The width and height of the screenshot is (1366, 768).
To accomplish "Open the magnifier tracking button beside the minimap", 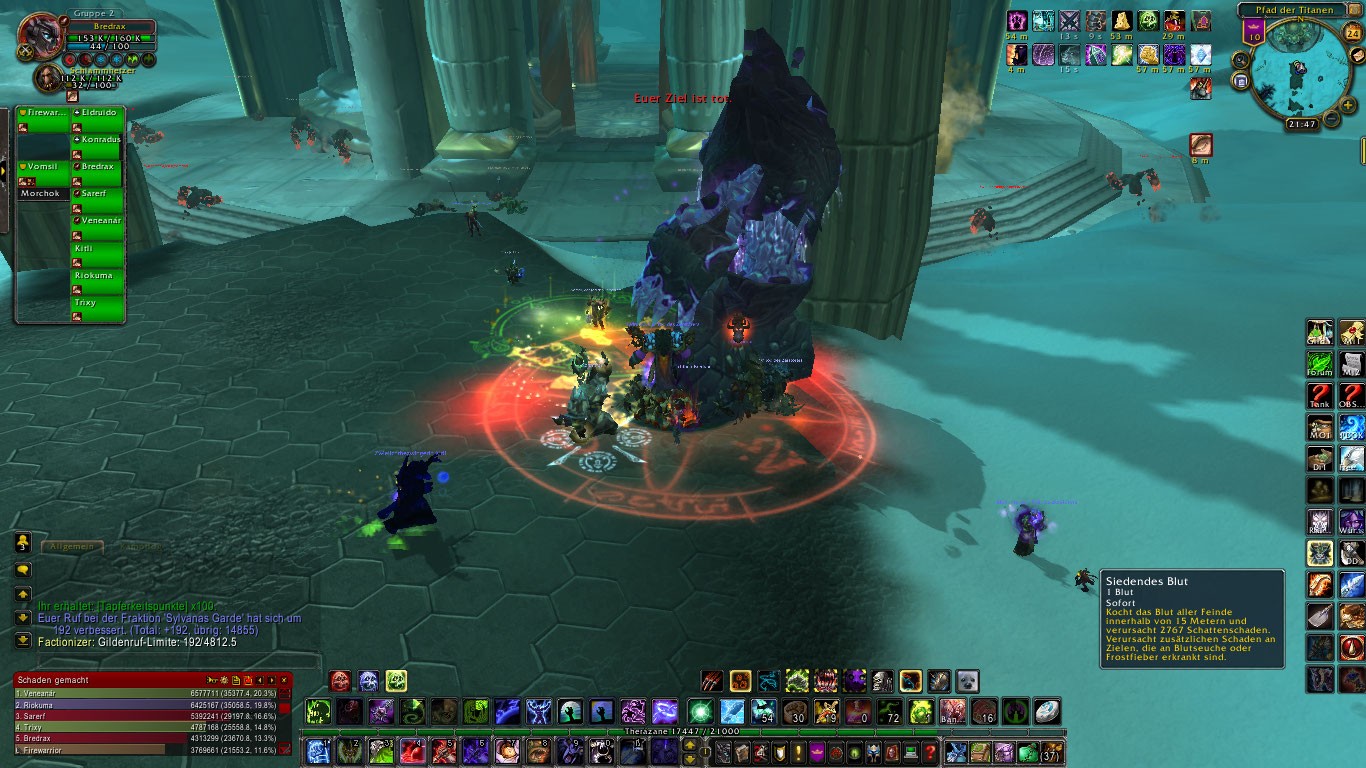I will click(x=1241, y=59).
